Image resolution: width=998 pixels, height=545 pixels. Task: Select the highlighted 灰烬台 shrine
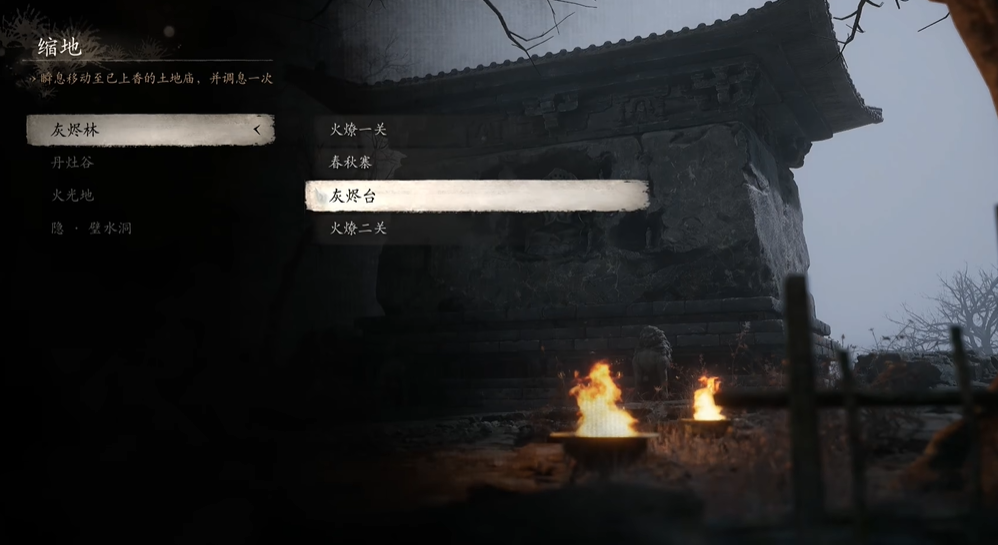476,196
